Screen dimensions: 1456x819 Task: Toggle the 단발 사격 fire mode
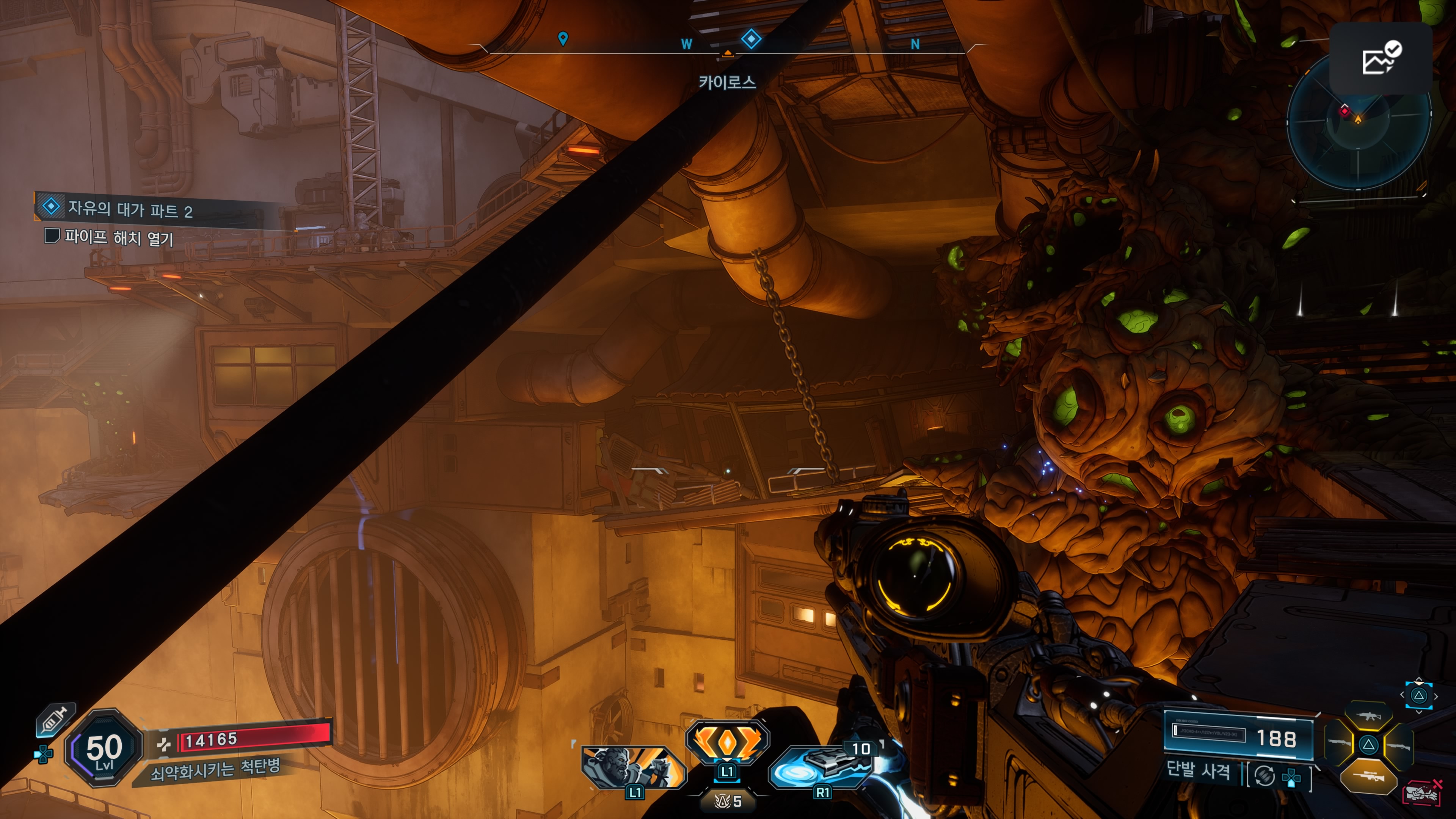[1198, 770]
